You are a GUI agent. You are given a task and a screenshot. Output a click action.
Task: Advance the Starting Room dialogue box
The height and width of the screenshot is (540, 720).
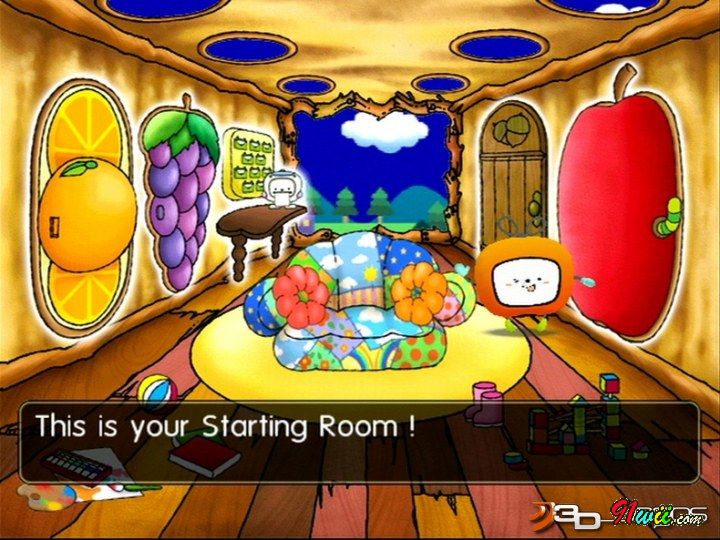point(358,440)
